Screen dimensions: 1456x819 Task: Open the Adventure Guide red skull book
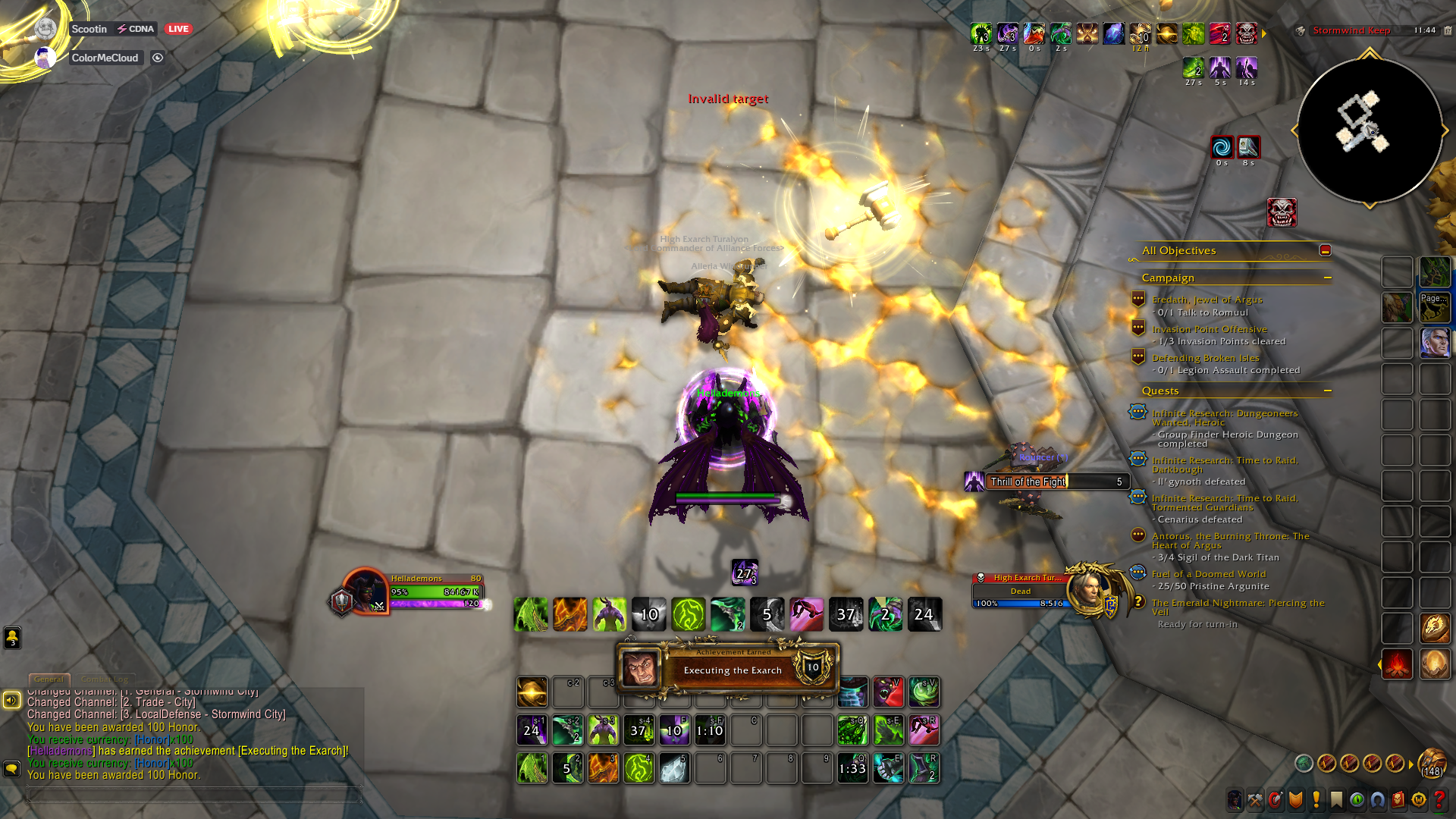1398,800
